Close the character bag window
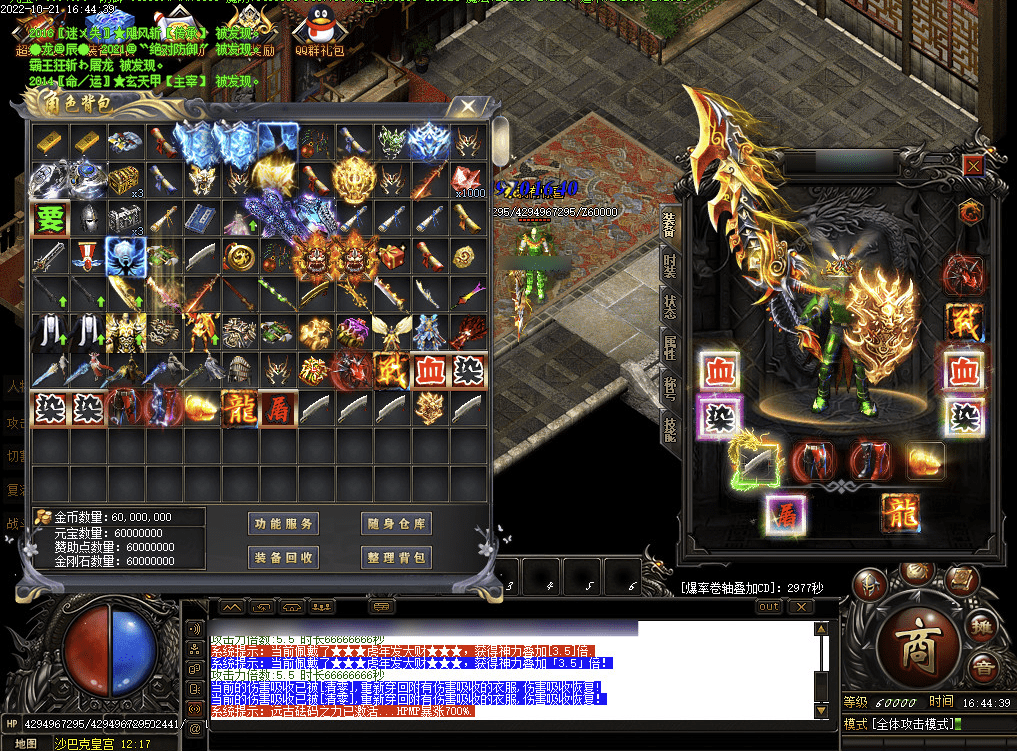Screen dimensions: 1017x751 (467, 107)
